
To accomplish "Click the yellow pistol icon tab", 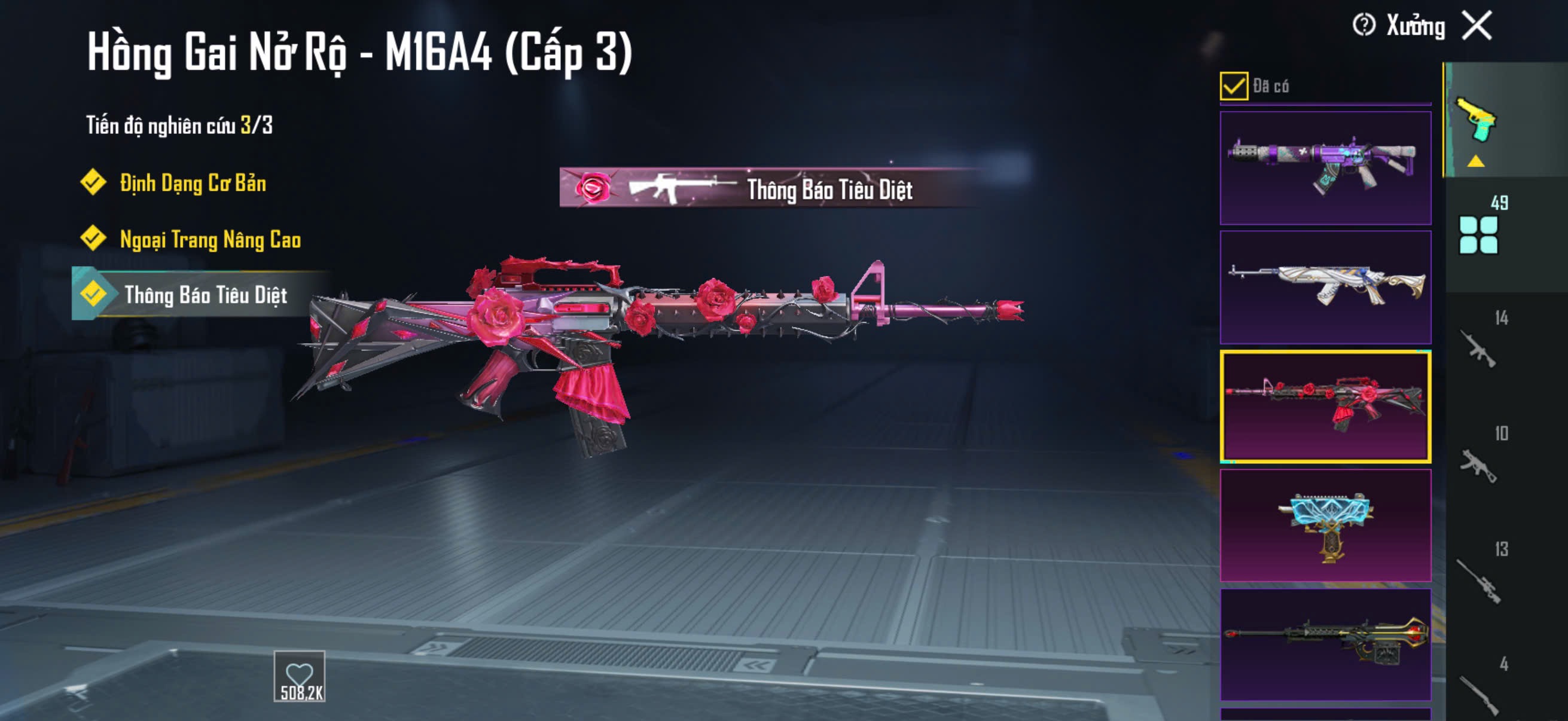I will click(1475, 121).
